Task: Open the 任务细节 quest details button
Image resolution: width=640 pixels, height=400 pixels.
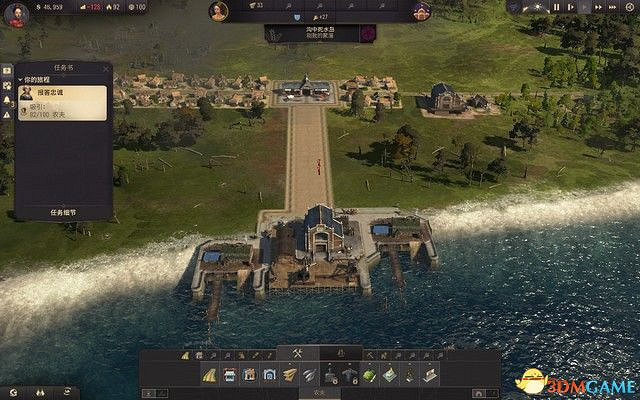Action: click(63, 212)
